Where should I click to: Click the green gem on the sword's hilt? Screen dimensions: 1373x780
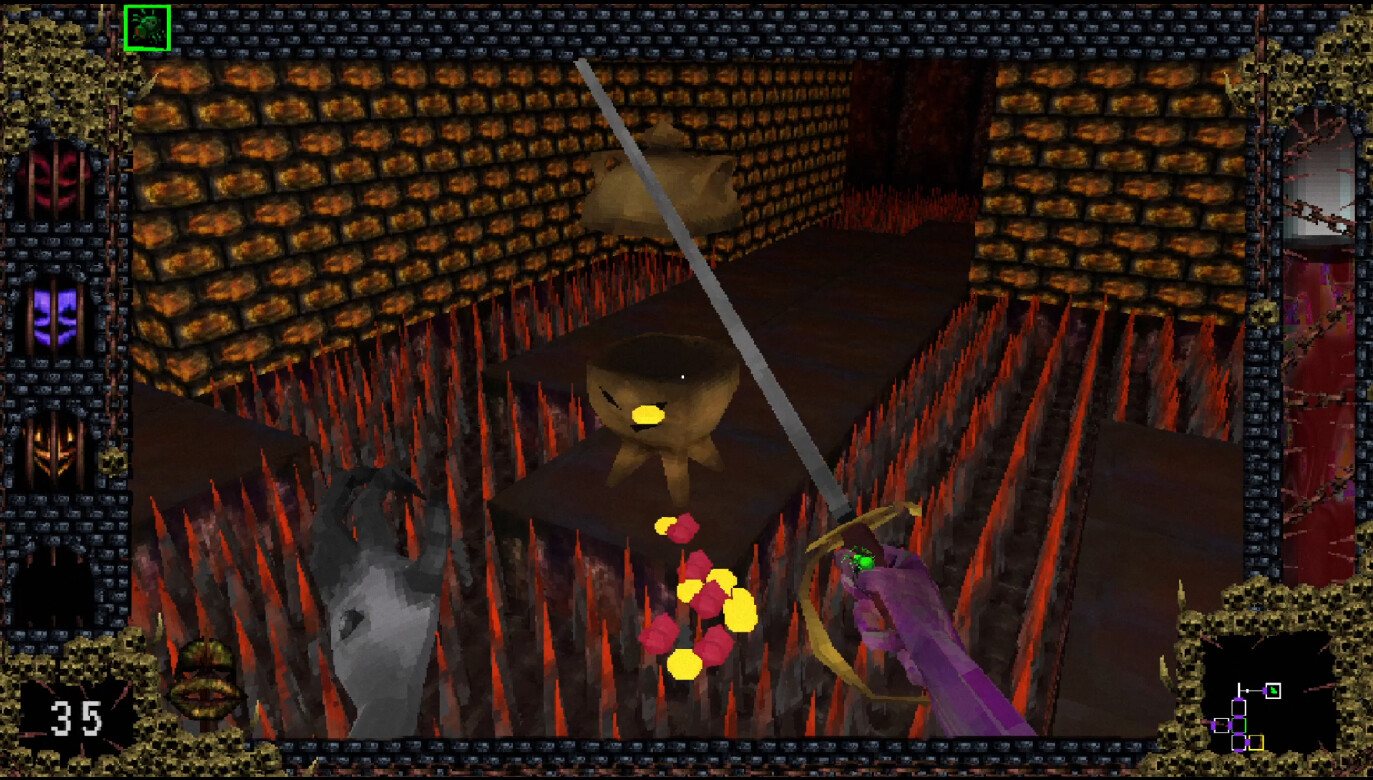pyautogui.click(x=862, y=562)
